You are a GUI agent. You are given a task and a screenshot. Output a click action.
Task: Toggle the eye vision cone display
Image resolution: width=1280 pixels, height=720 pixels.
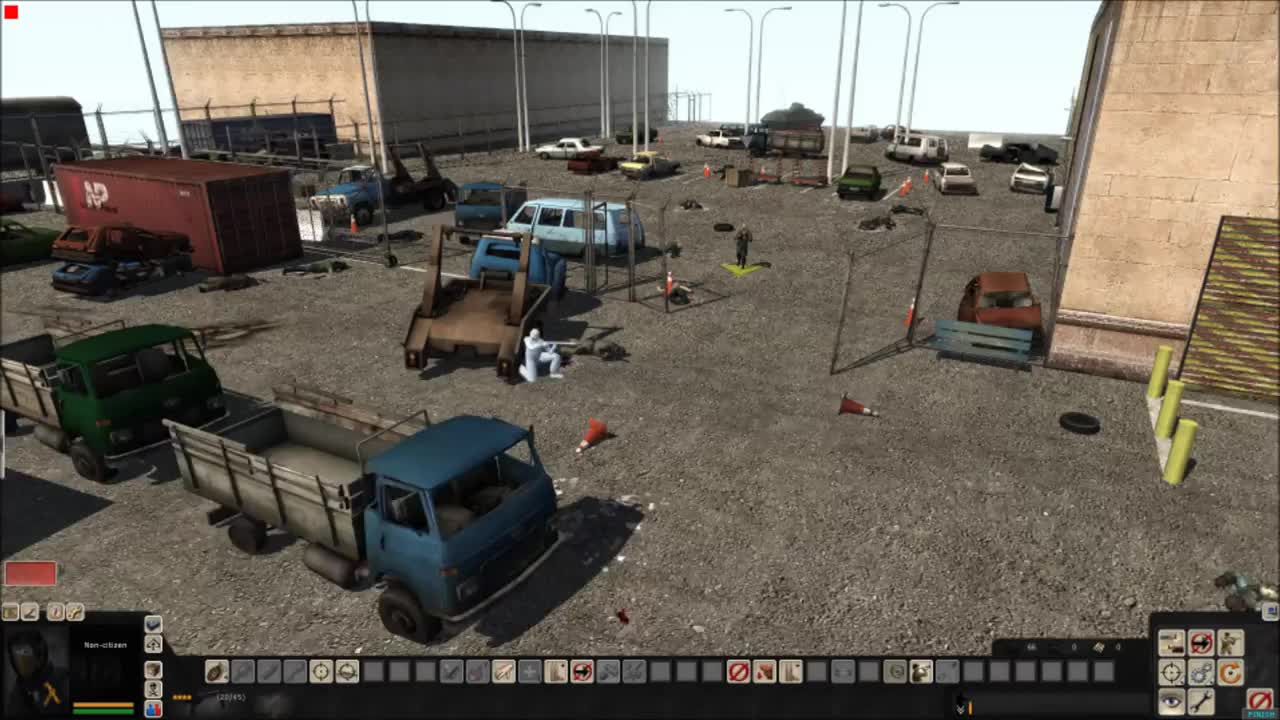pyautogui.click(x=1171, y=703)
